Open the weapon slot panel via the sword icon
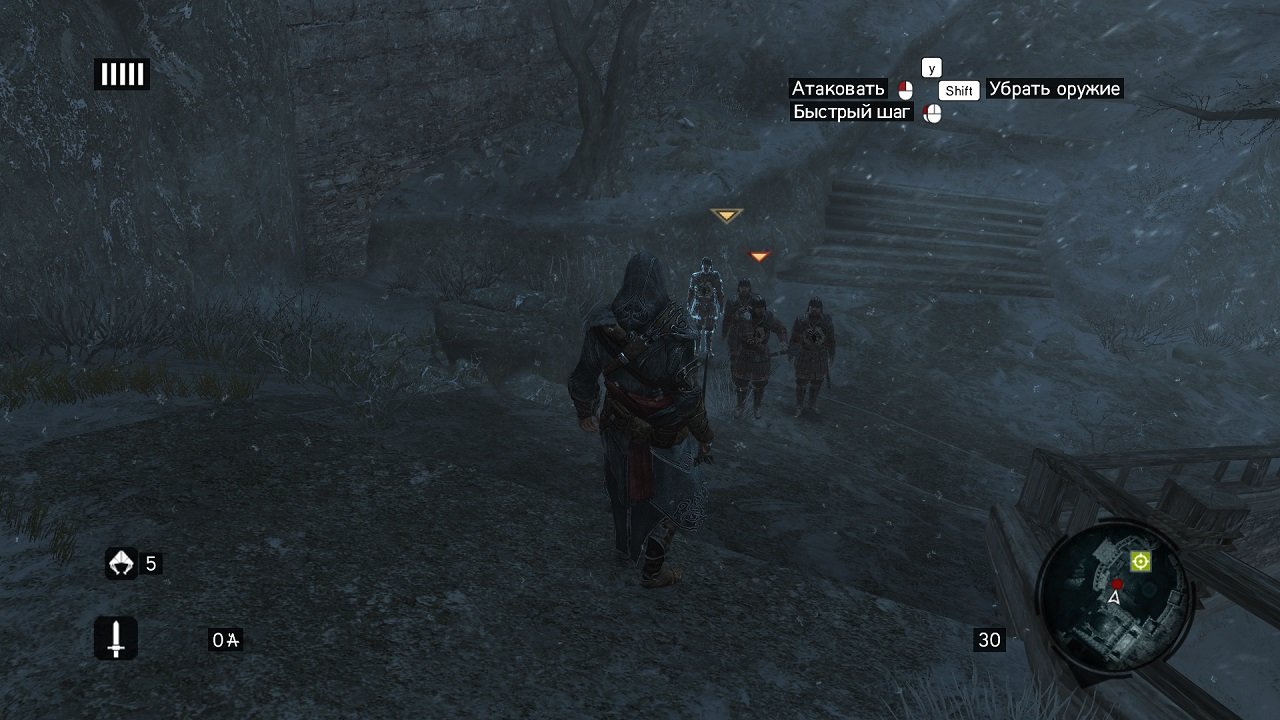1280x720 pixels. pyautogui.click(x=114, y=637)
